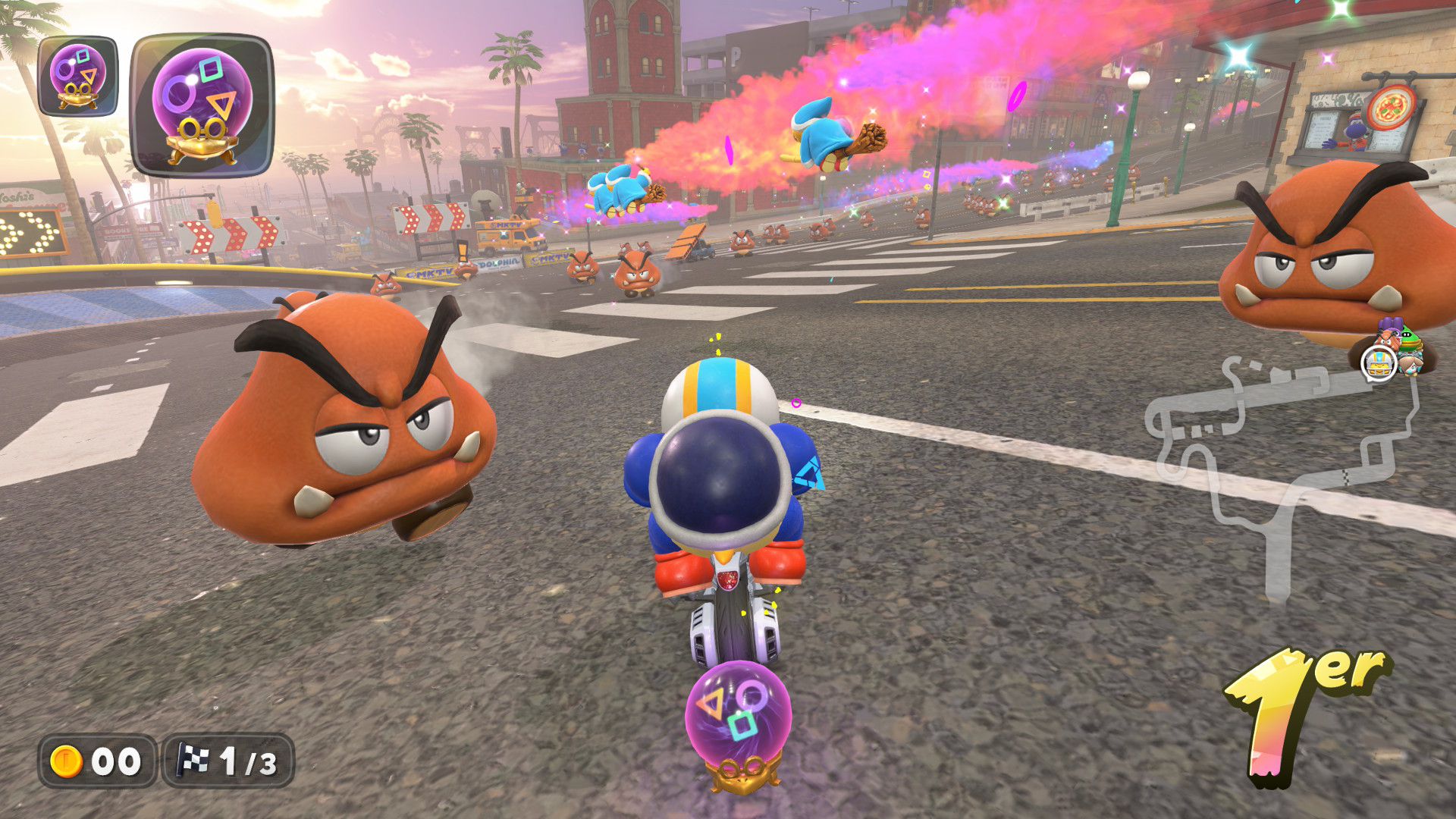Select the large Kamek orb item slot
1456x819 pixels.
[202, 105]
